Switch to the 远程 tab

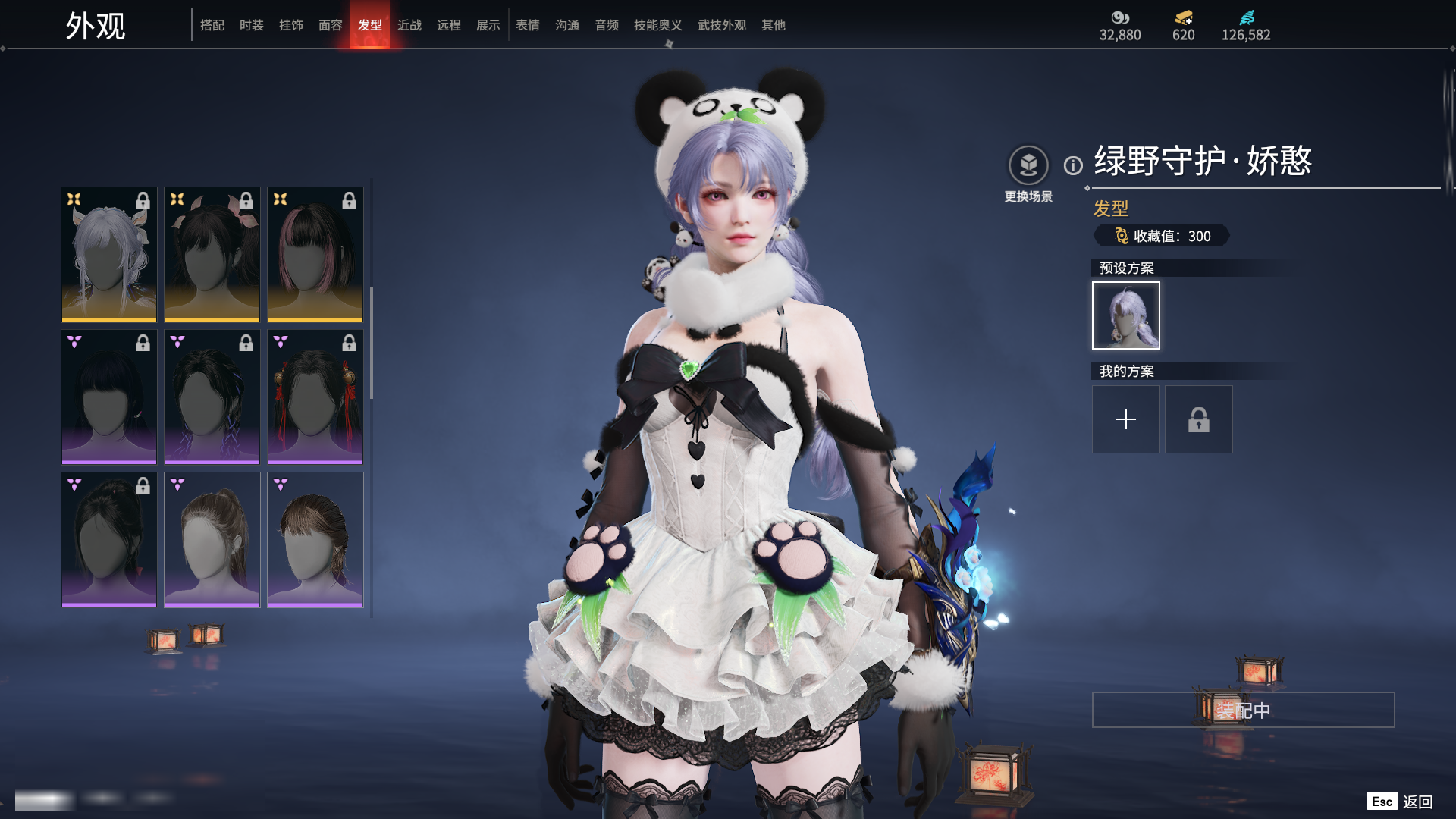448,25
